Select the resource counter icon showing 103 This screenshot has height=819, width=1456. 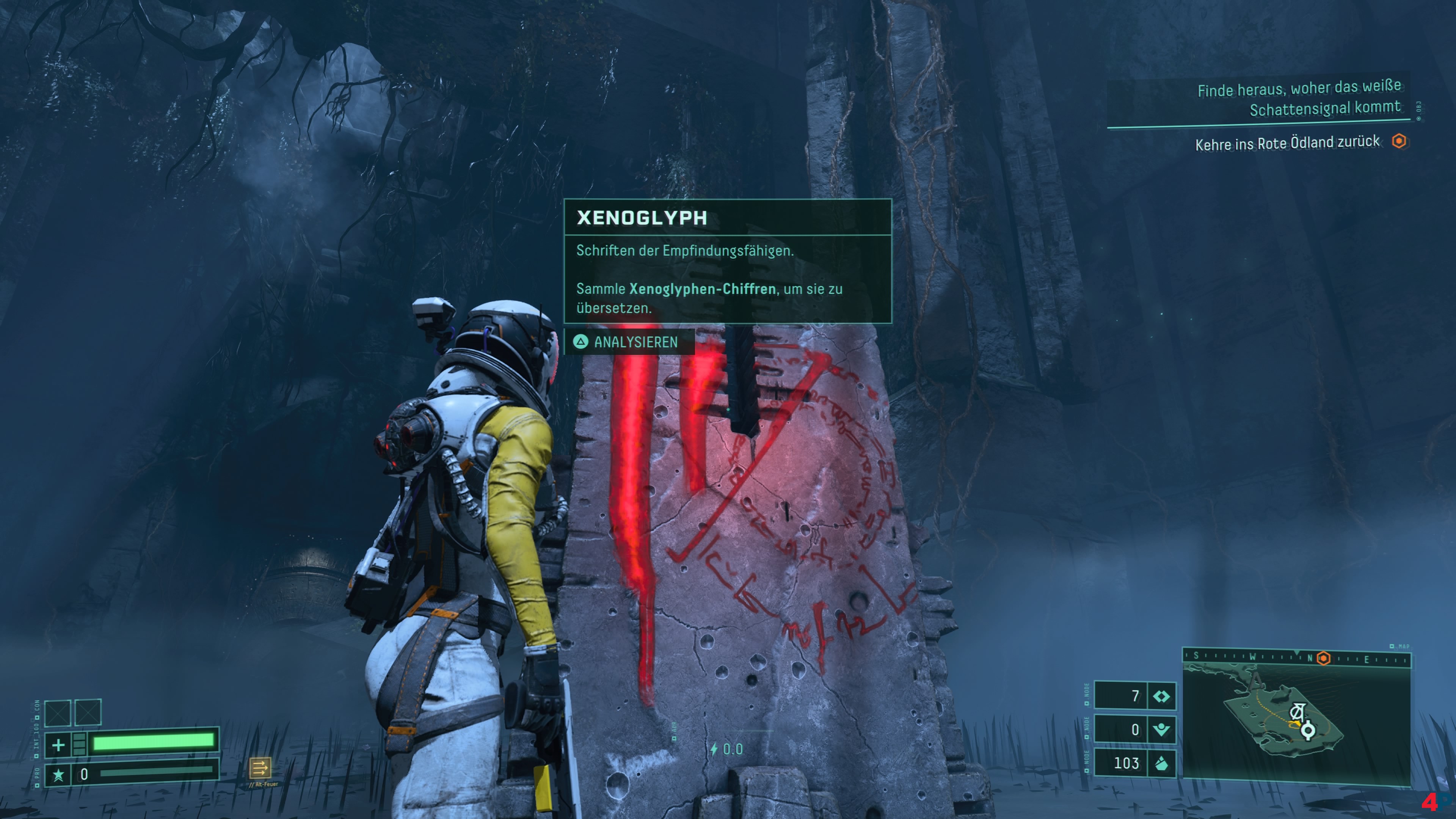point(1161,764)
